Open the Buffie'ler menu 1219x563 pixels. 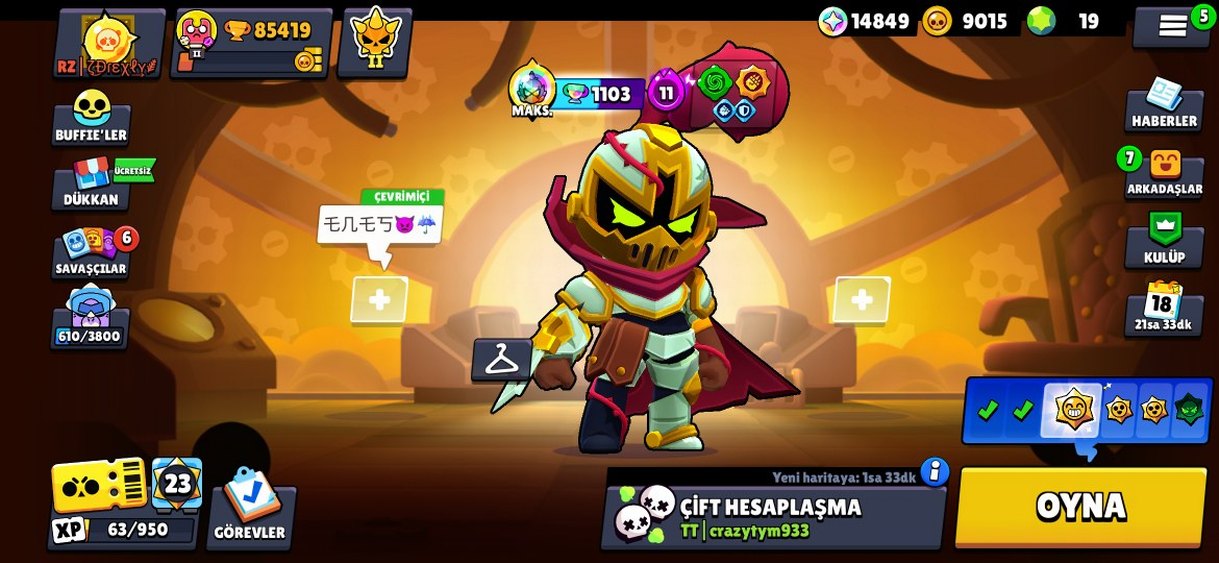(x=91, y=118)
